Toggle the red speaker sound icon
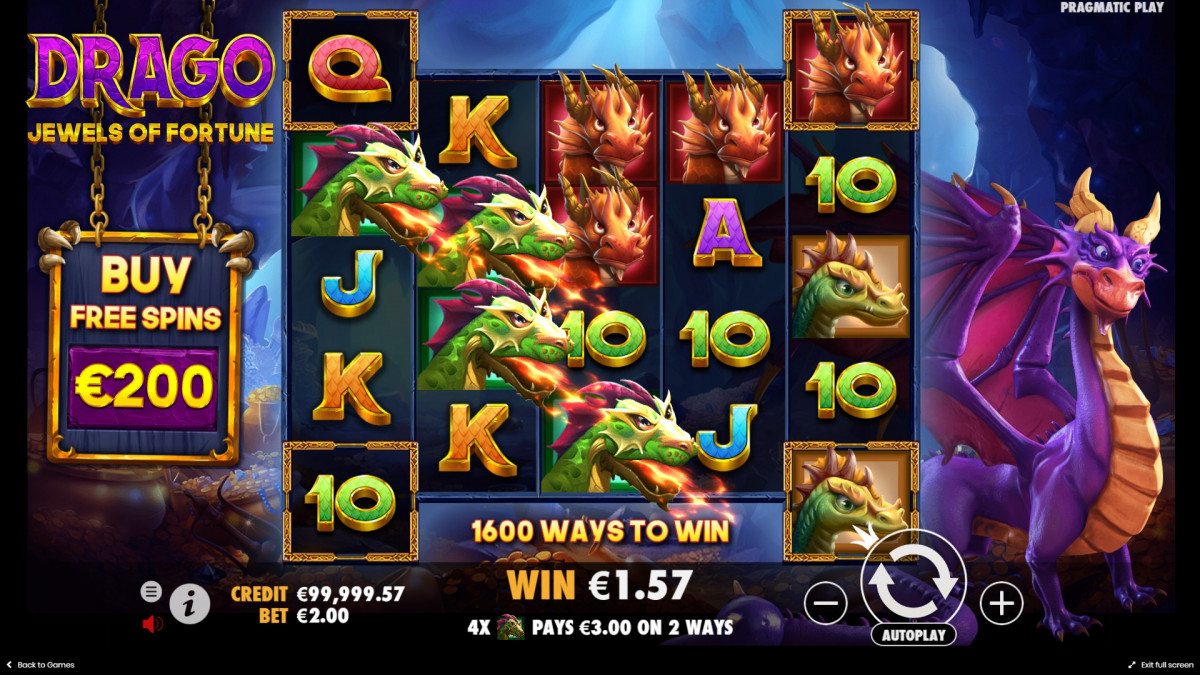1200x675 pixels. tap(152, 624)
